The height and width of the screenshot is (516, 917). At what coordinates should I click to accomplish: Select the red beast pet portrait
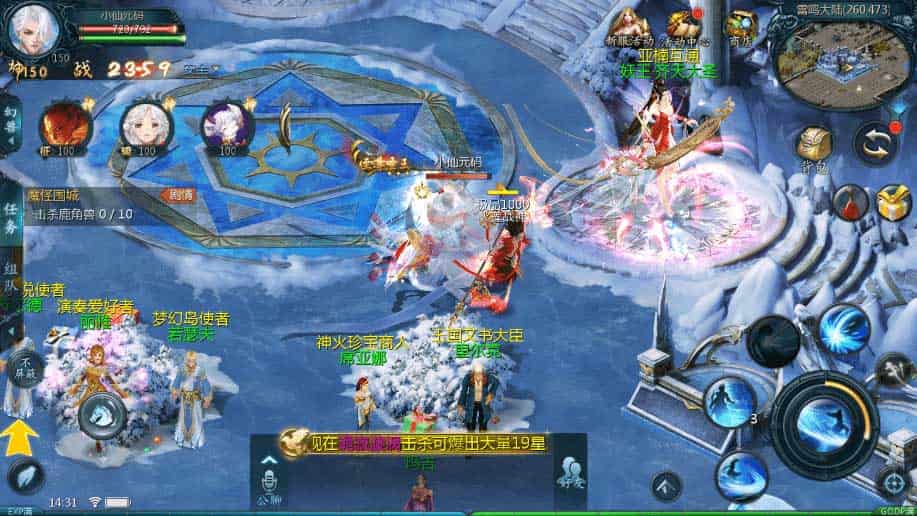point(59,126)
